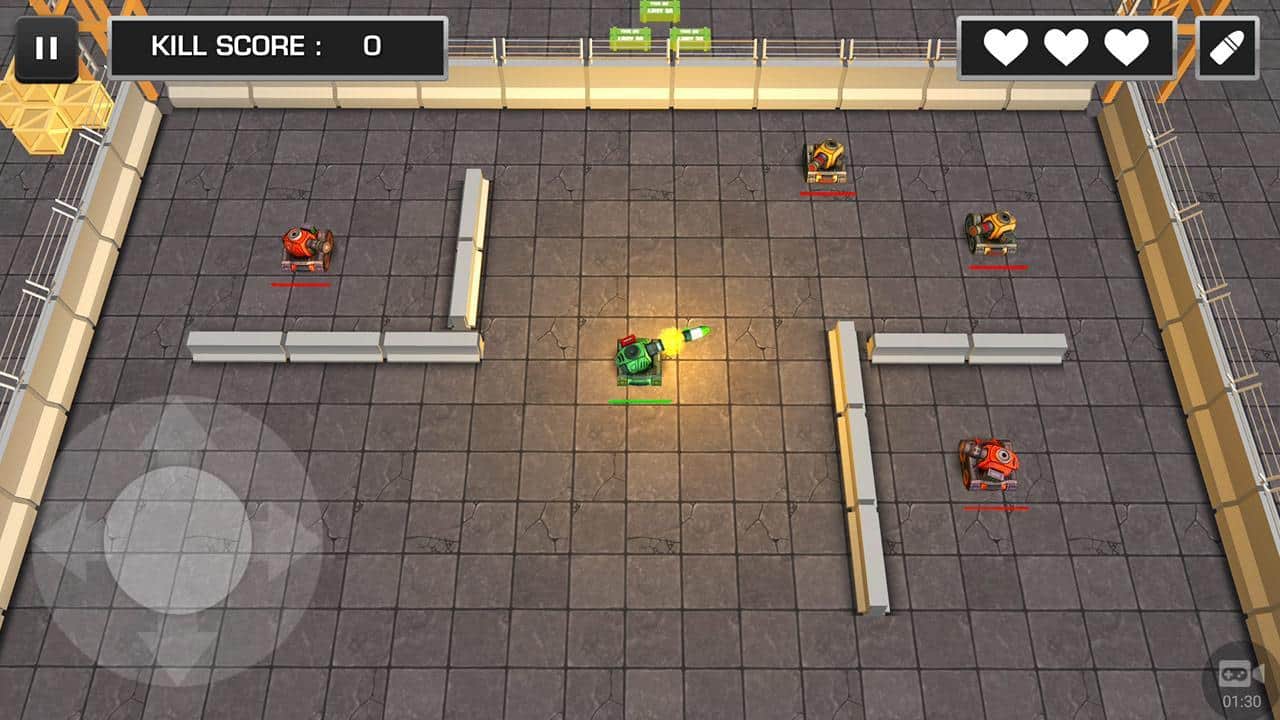Tap the yellow enemy tank near top wall
The height and width of the screenshot is (720, 1280).
point(823,158)
